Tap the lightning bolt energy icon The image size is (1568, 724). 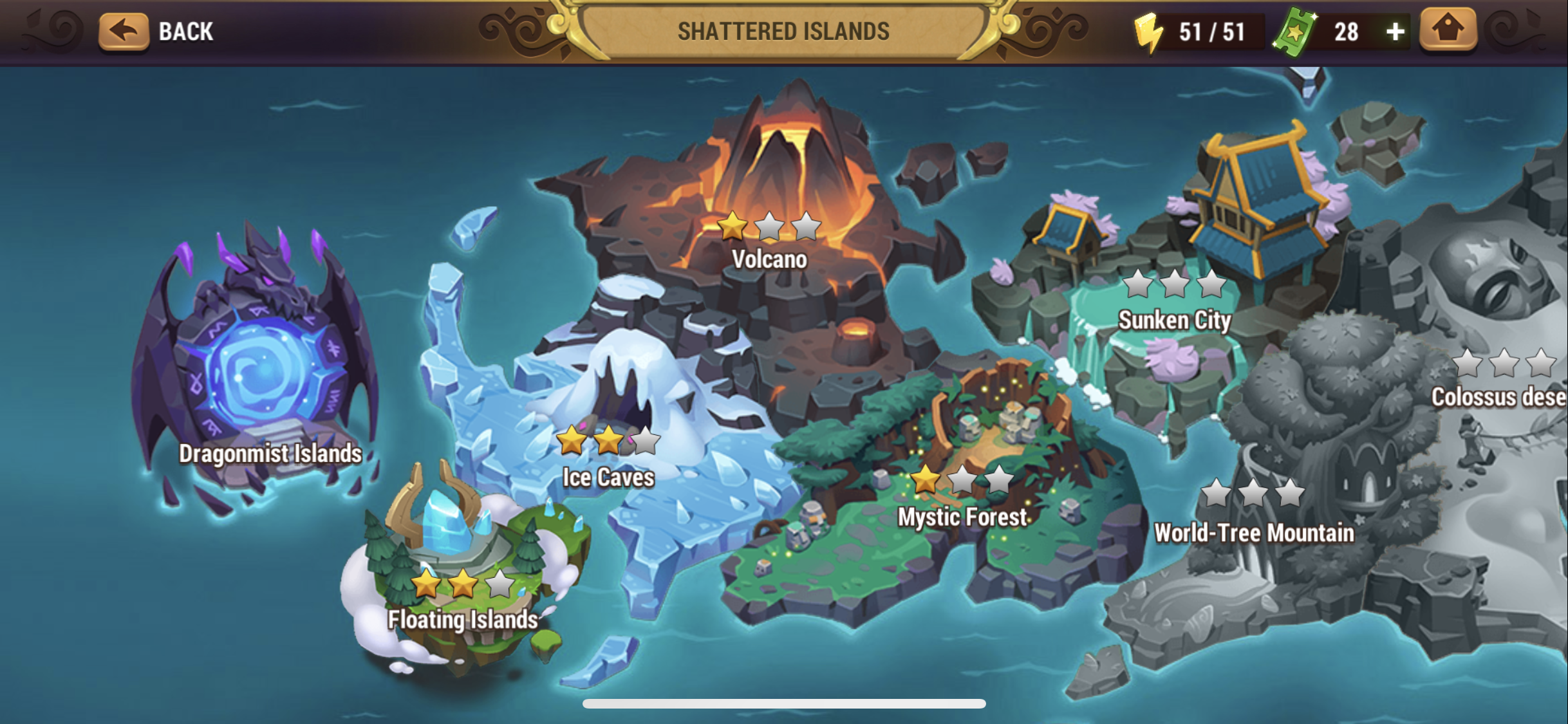point(1148,32)
